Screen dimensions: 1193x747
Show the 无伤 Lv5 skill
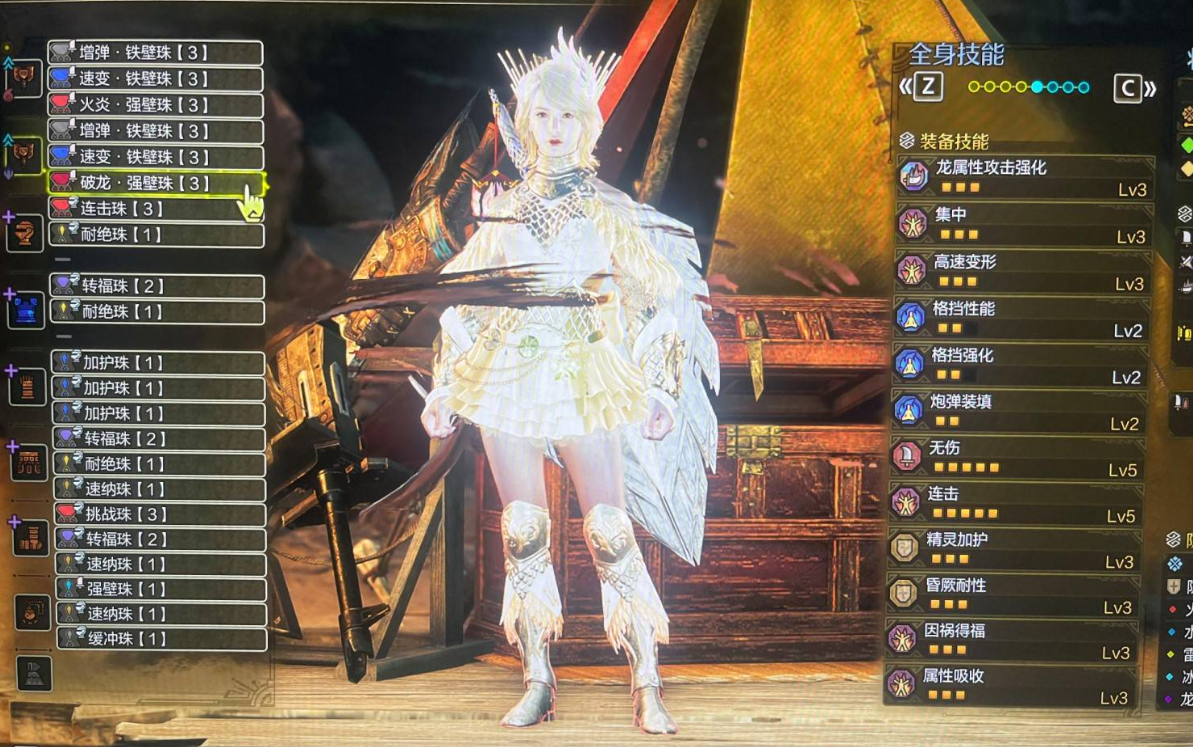pyautogui.click(x=1018, y=457)
